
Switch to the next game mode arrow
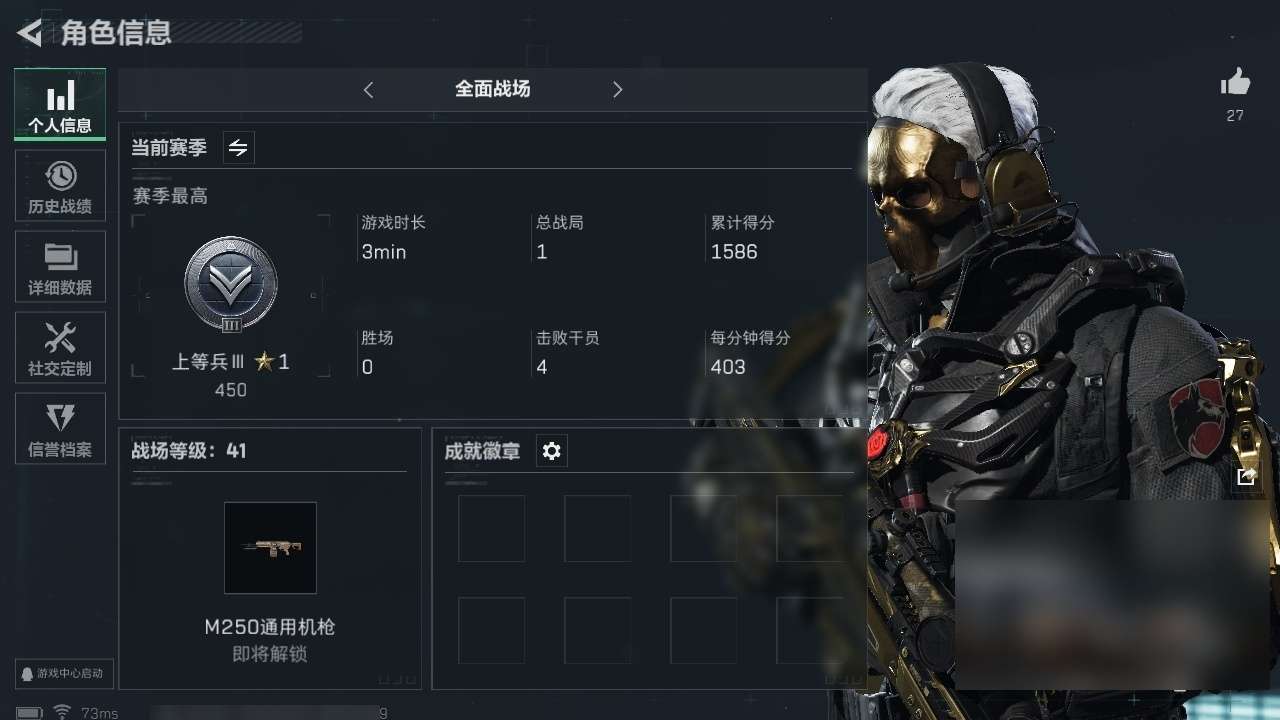[x=617, y=90]
